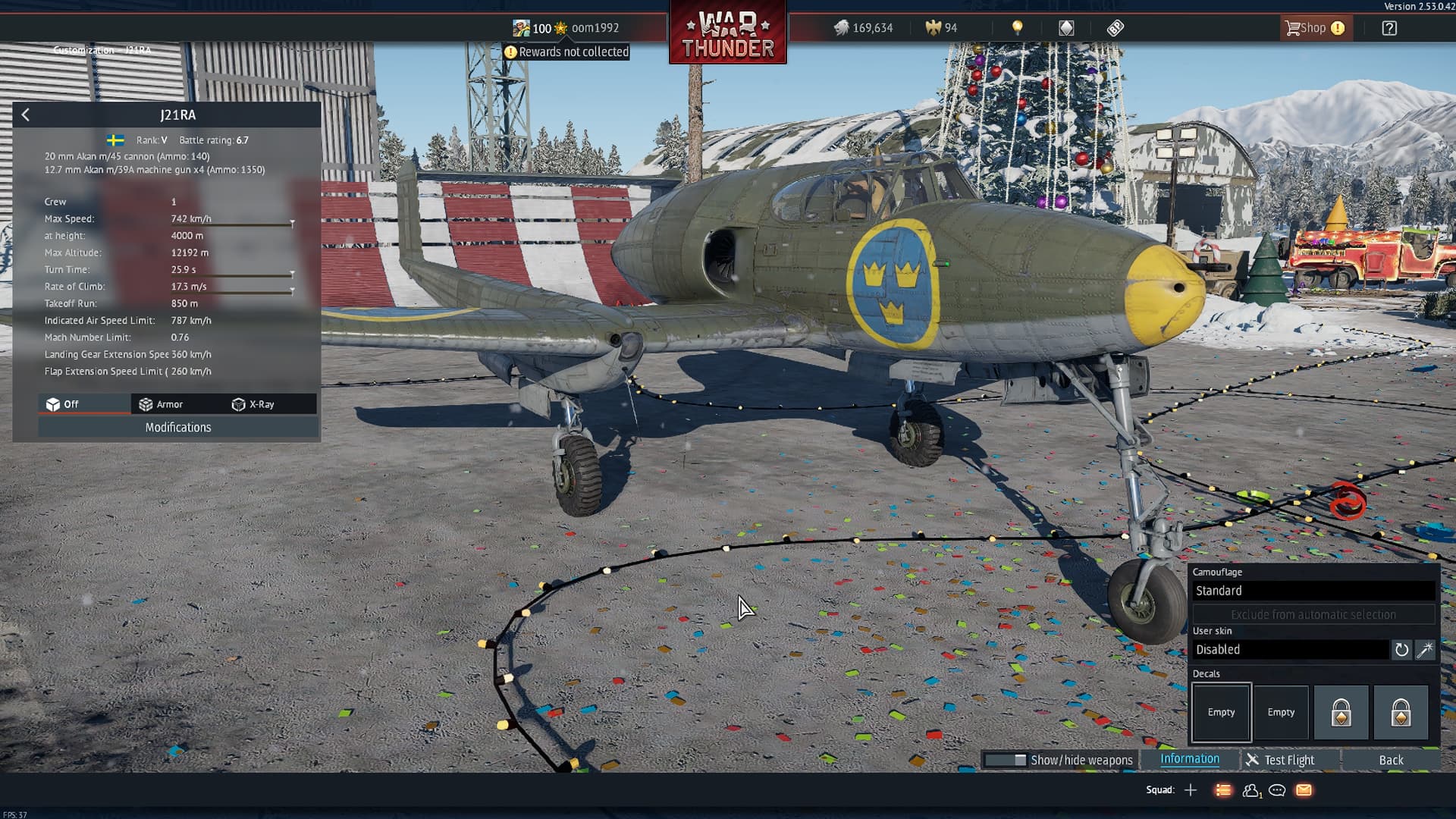Screen dimensions: 1456x819
Task: Open the Information button
Action: coord(1190,759)
